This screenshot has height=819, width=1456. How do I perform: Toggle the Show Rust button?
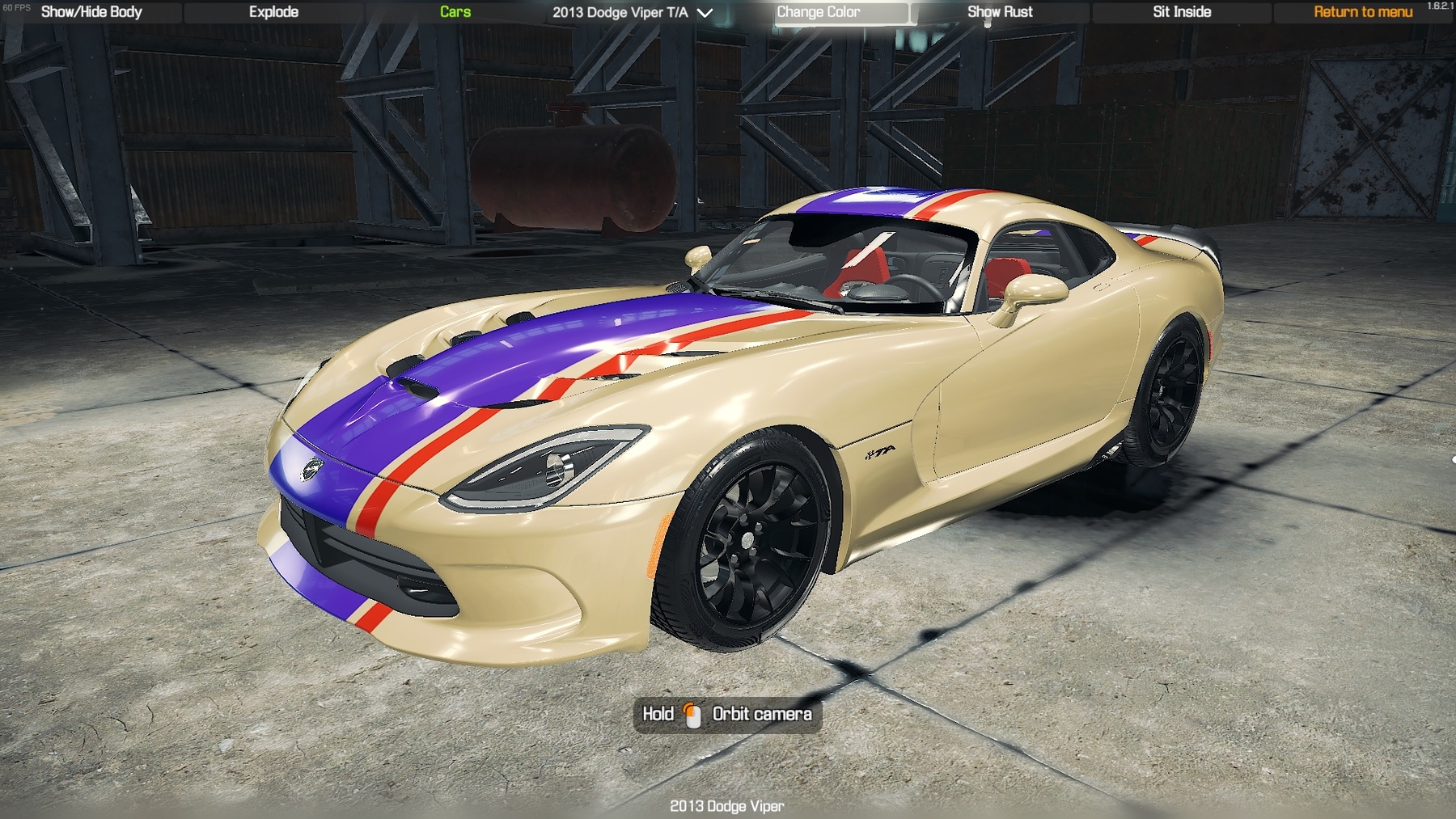coord(1000,12)
